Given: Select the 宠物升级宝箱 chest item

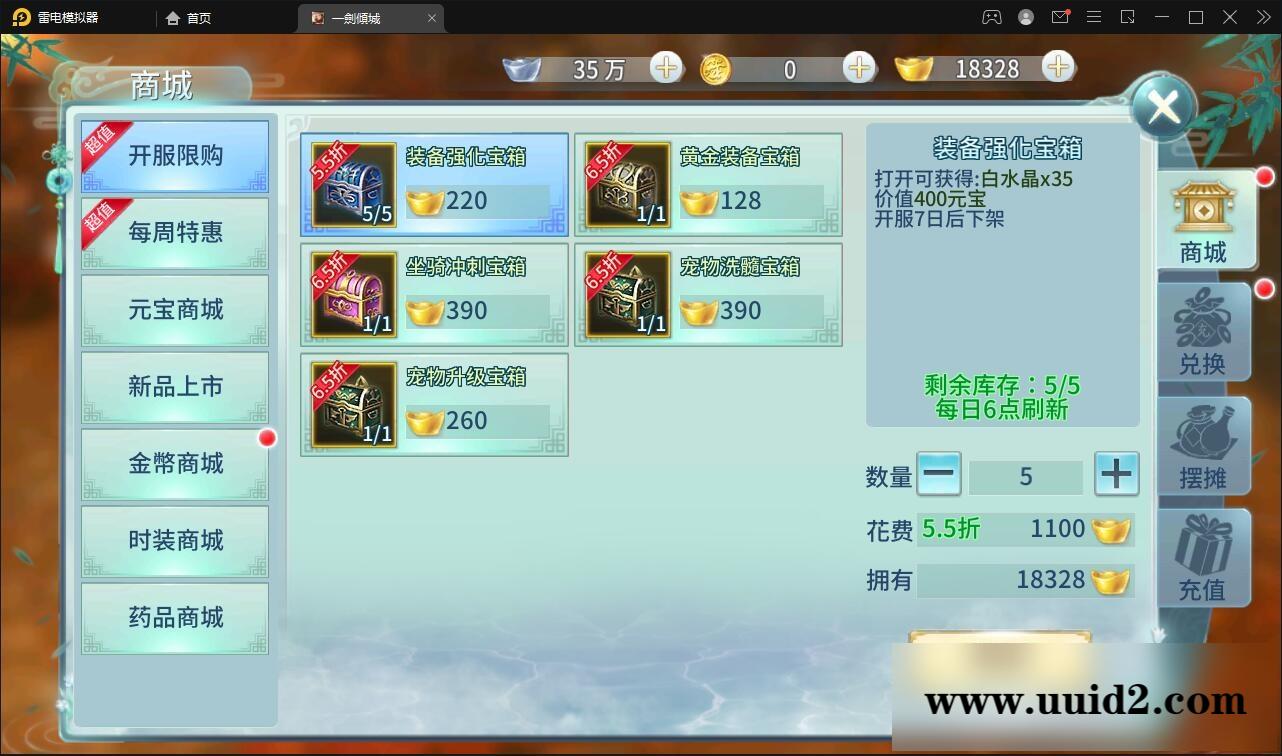Looking at the screenshot, I should [433, 403].
